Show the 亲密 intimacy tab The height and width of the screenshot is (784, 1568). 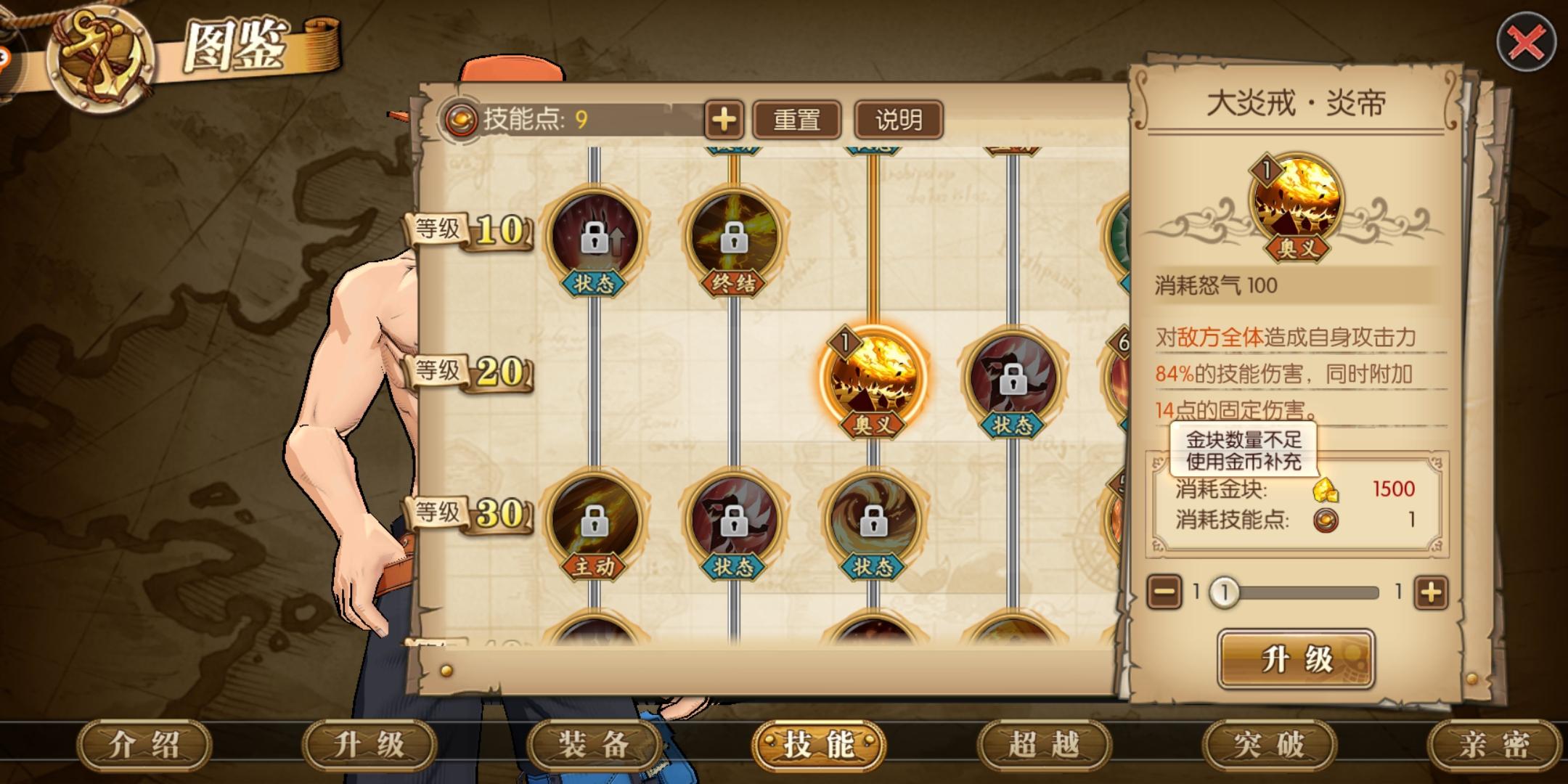coord(1493,746)
